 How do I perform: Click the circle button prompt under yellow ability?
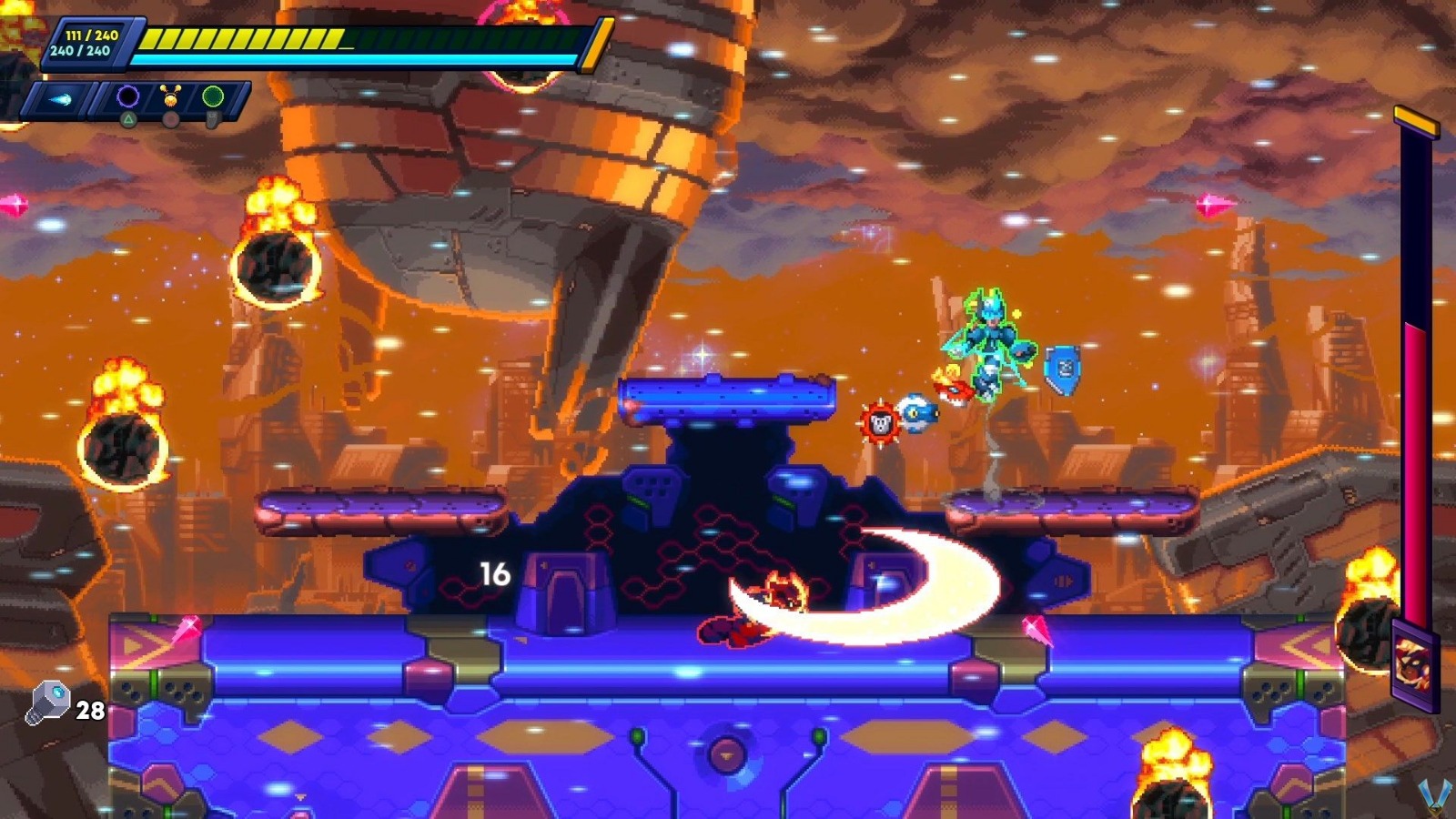coord(171,119)
